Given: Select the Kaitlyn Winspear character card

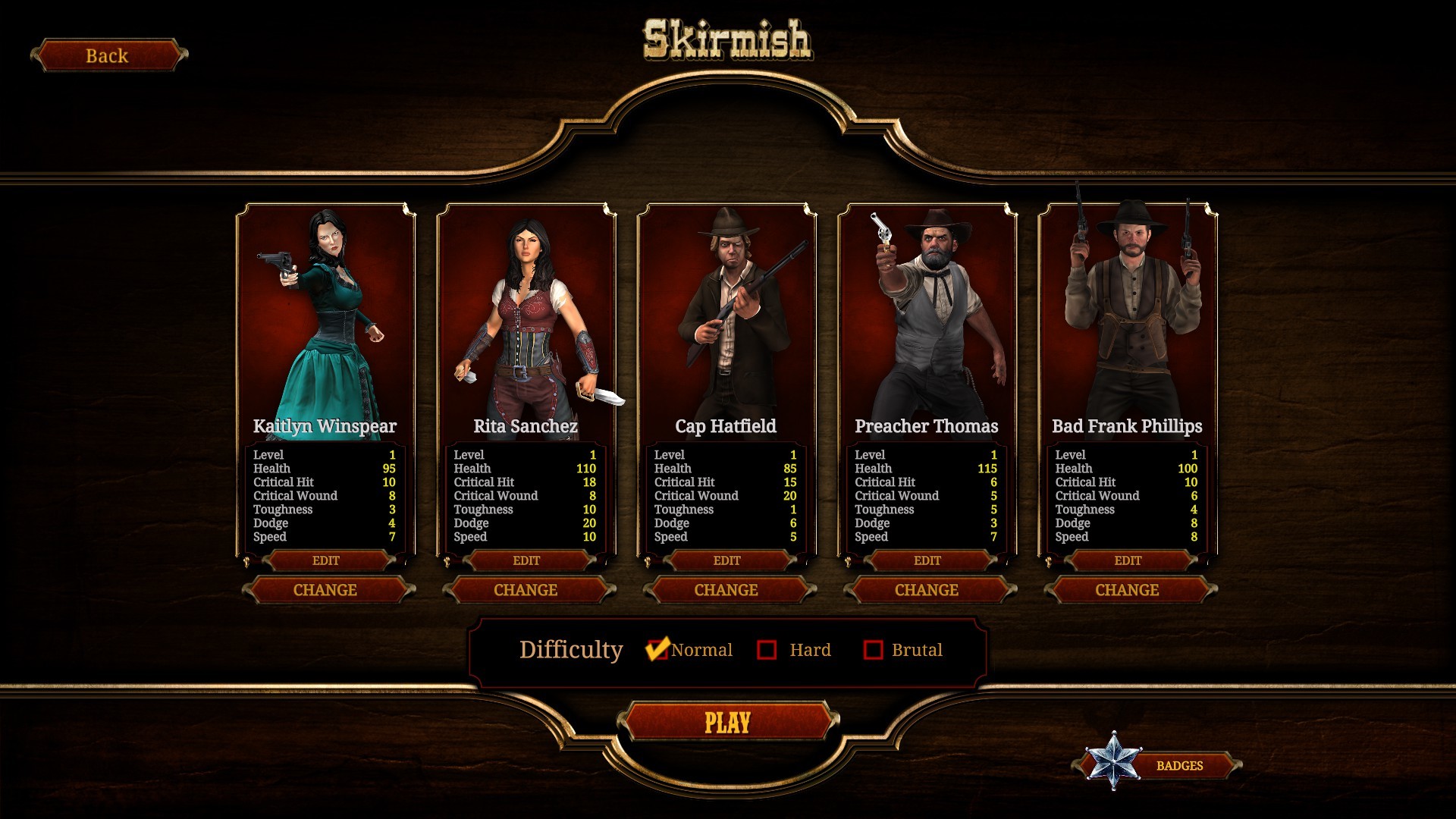Looking at the screenshot, I should coord(326,318).
